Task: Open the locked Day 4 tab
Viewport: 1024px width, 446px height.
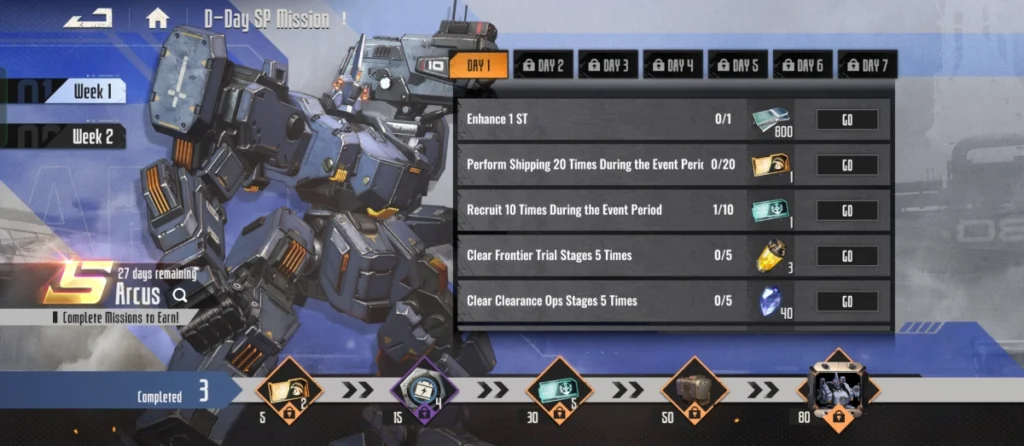Action: (x=673, y=66)
